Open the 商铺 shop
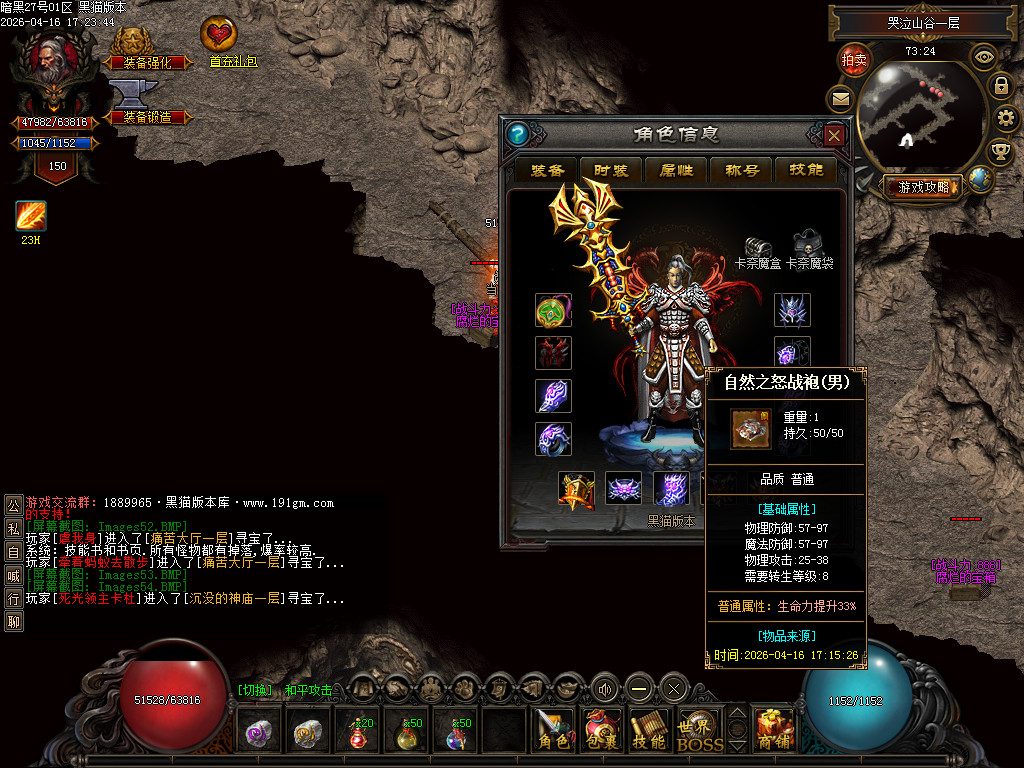 773,730
